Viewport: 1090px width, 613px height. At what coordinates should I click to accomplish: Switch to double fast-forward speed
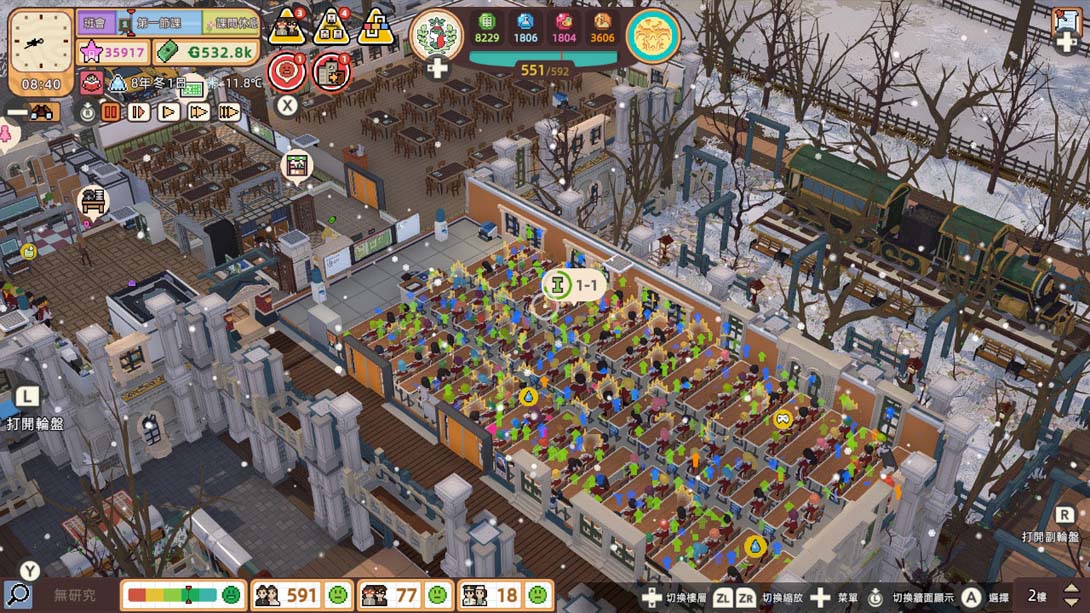[199, 112]
